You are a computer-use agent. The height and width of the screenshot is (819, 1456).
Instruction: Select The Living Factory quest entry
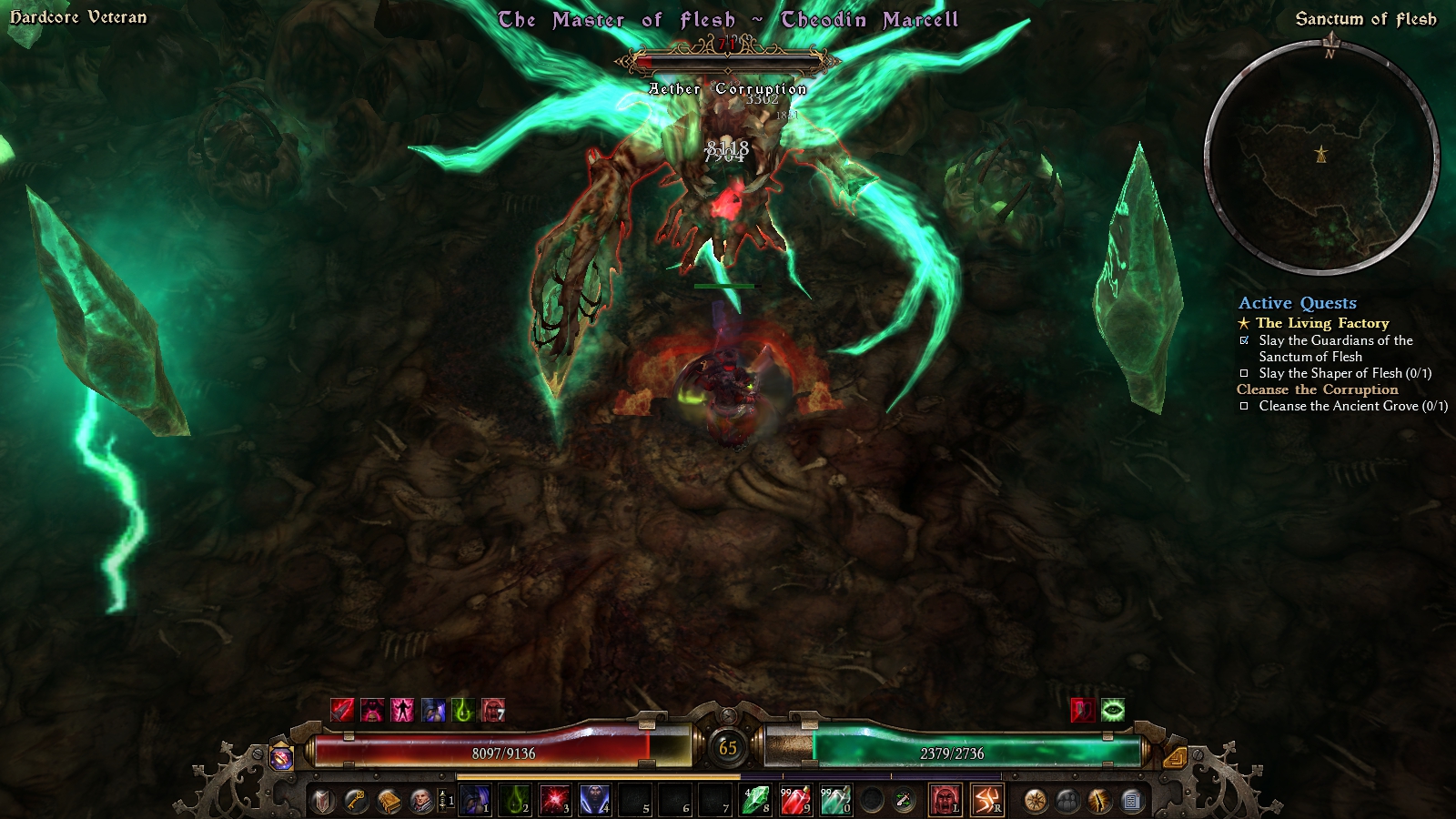click(1322, 323)
